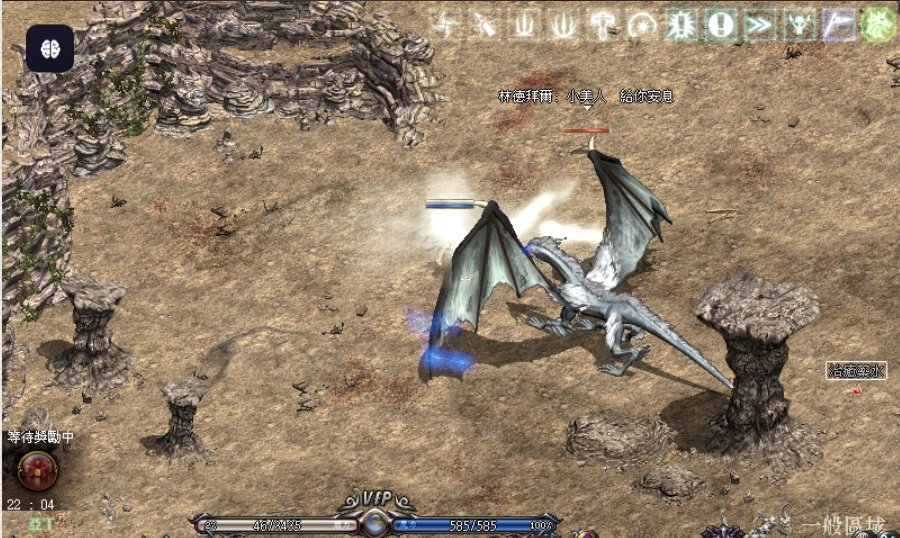
Task: Select the 治癒藥水 item label
Action: pyautogui.click(x=857, y=370)
